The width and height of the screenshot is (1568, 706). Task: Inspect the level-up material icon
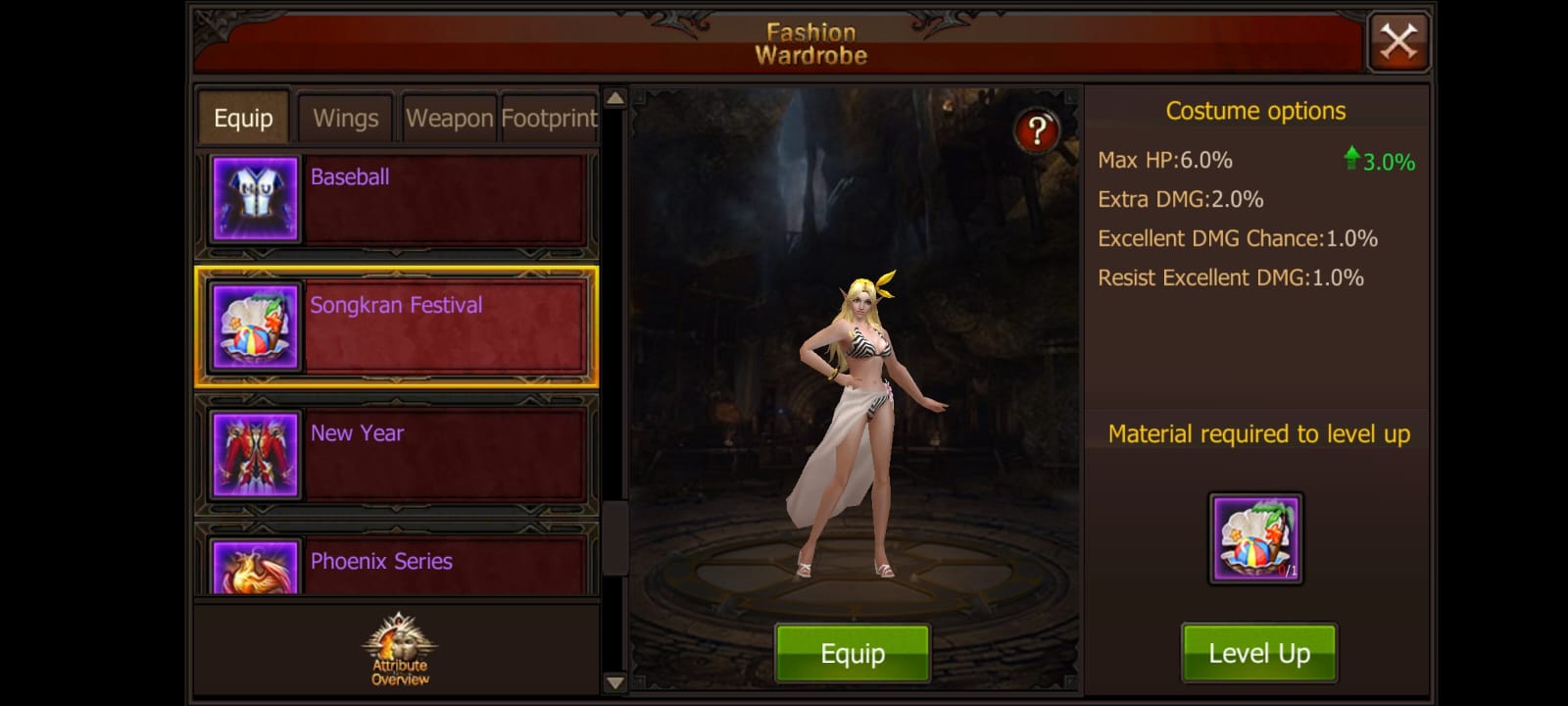coord(1255,538)
